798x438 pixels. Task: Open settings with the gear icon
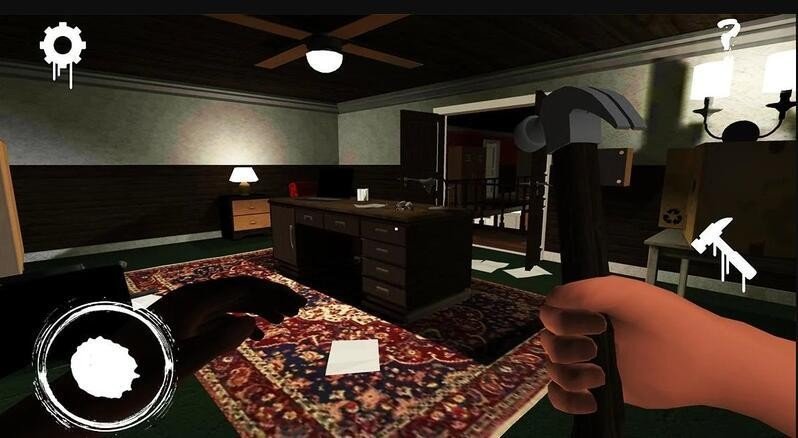(x=62, y=46)
